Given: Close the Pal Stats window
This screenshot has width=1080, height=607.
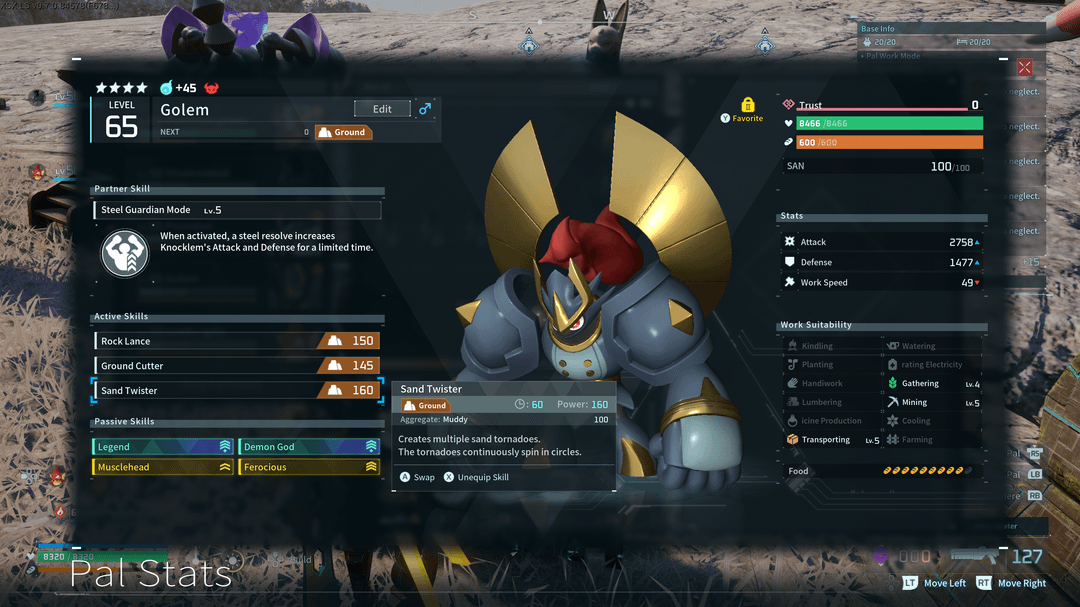Looking at the screenshot, I should click(1025, 68).
